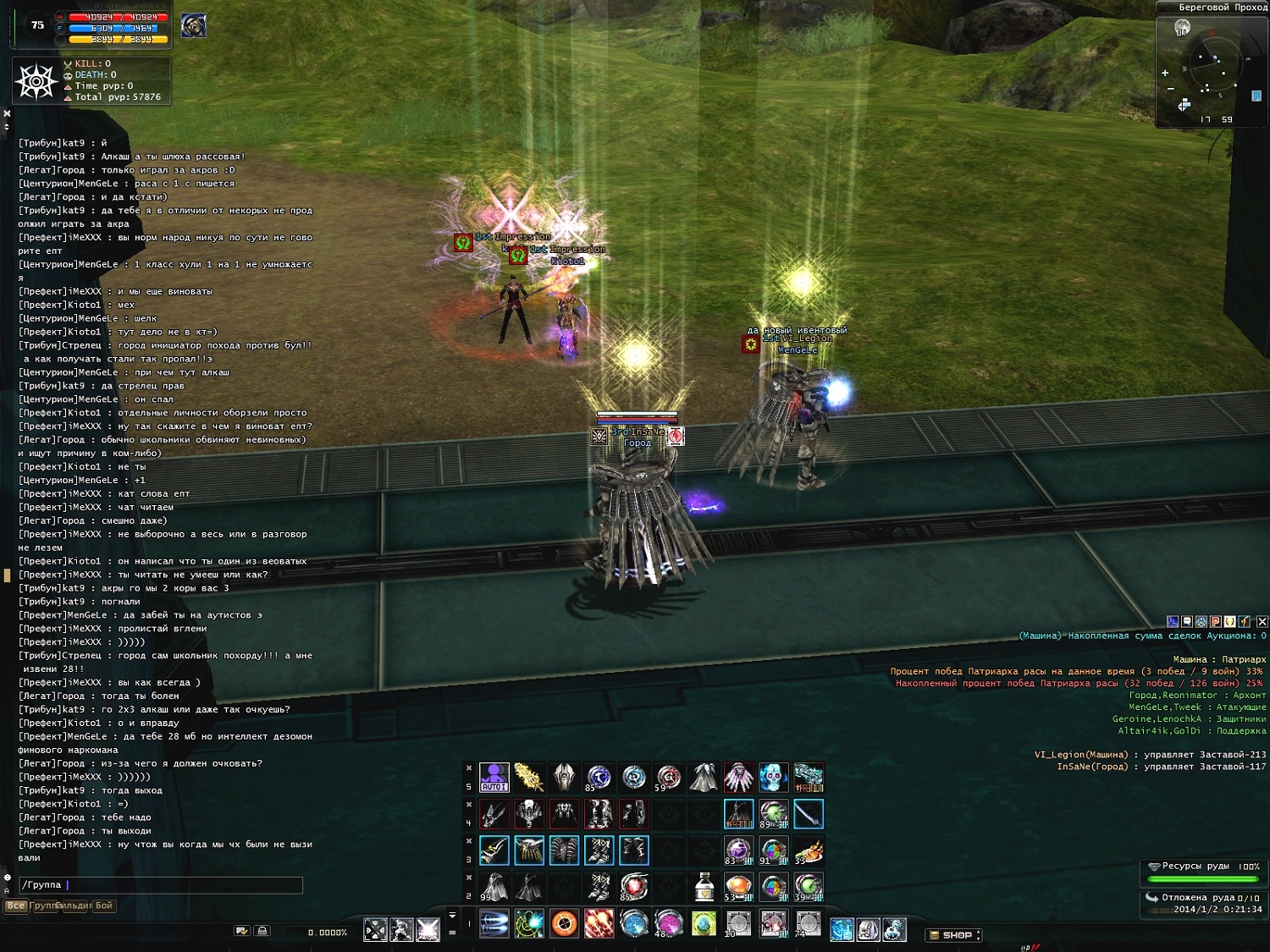The image size is (1270, 952).
Task: Use the white potion bottle slot
Action: coord(704,887)
